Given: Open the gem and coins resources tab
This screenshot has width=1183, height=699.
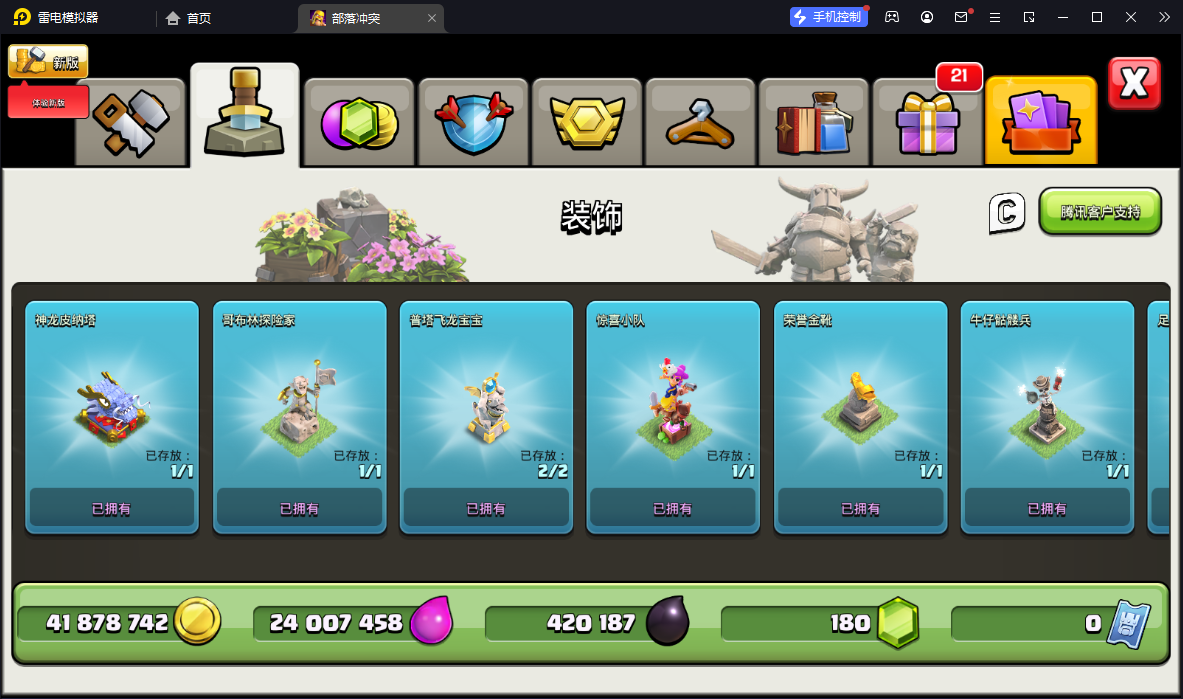Looking at the screenshot, I should pos(358,121).
